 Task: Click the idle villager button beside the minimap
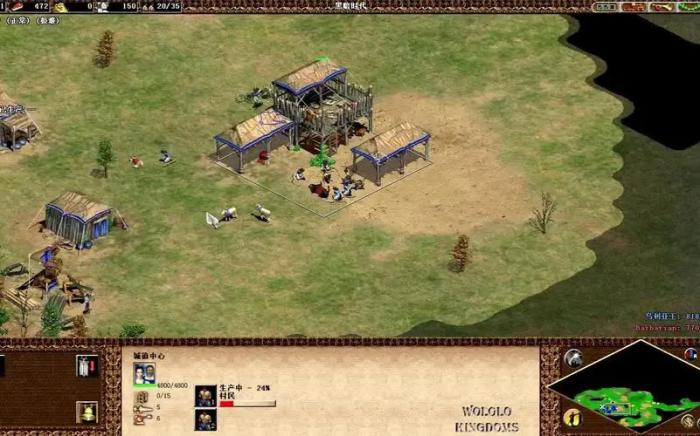(x=571, y=416)
